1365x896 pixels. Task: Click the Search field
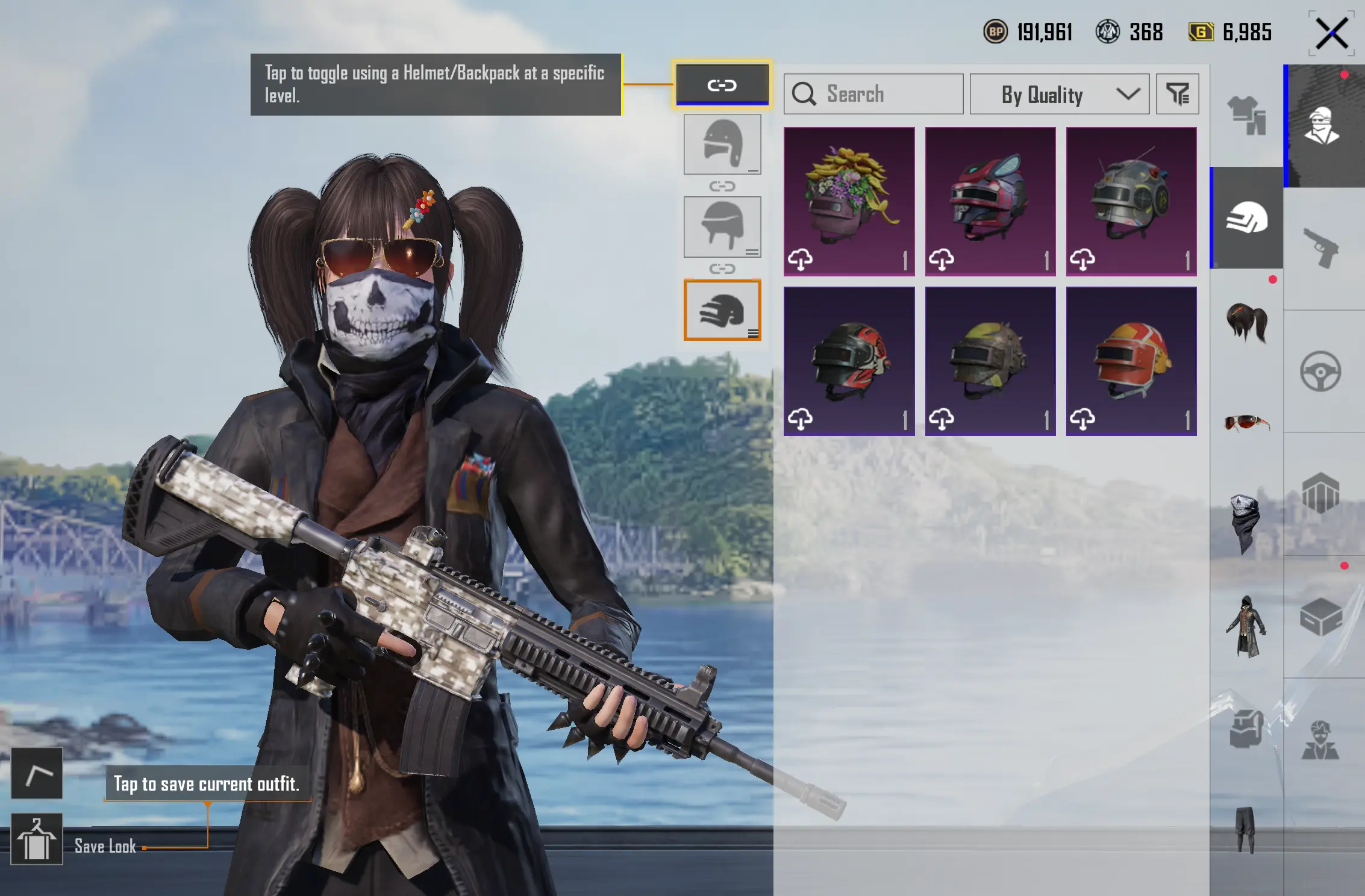click(x=873, y=95)
